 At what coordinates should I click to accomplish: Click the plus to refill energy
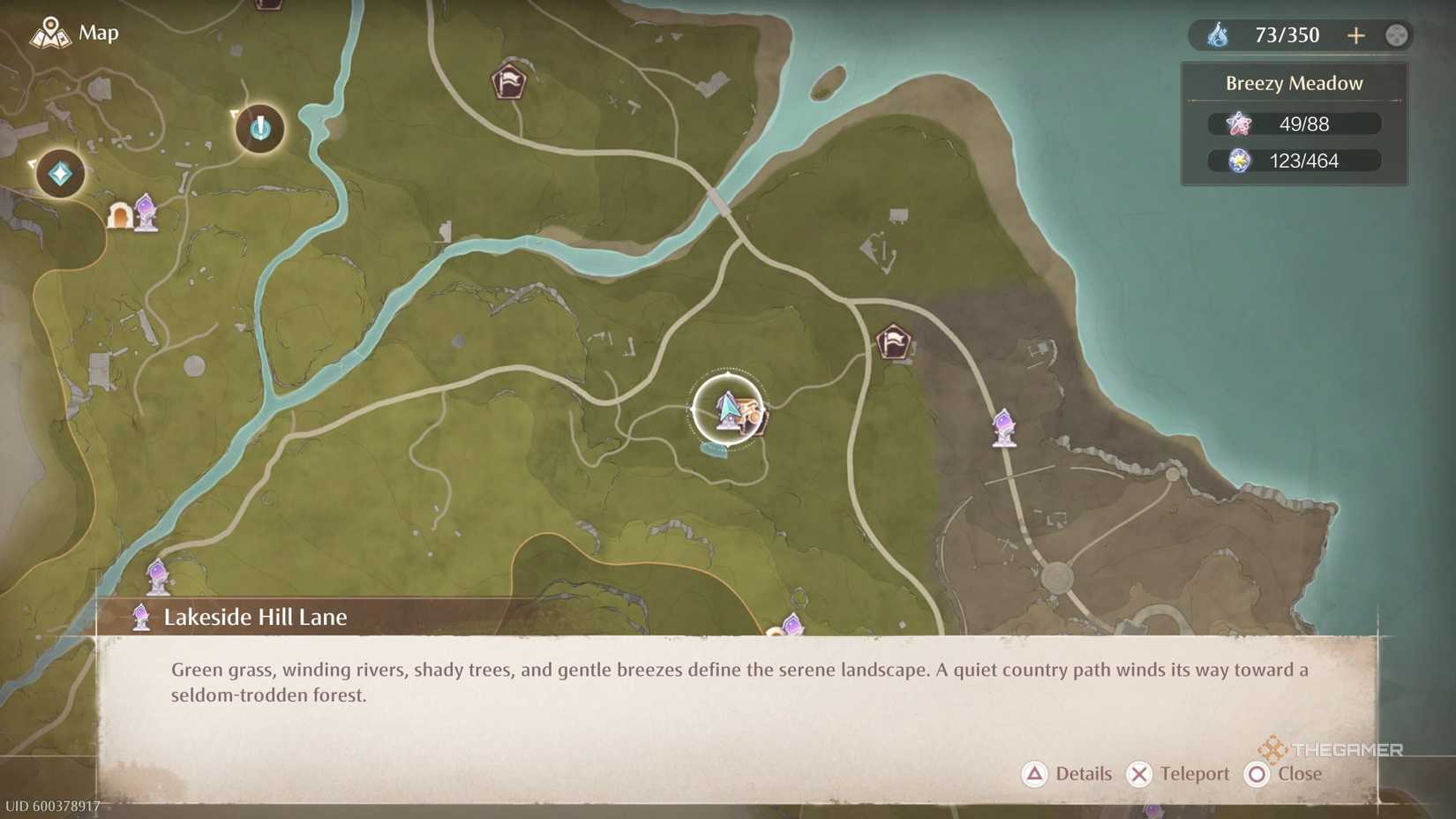[x=1356, y=35]
